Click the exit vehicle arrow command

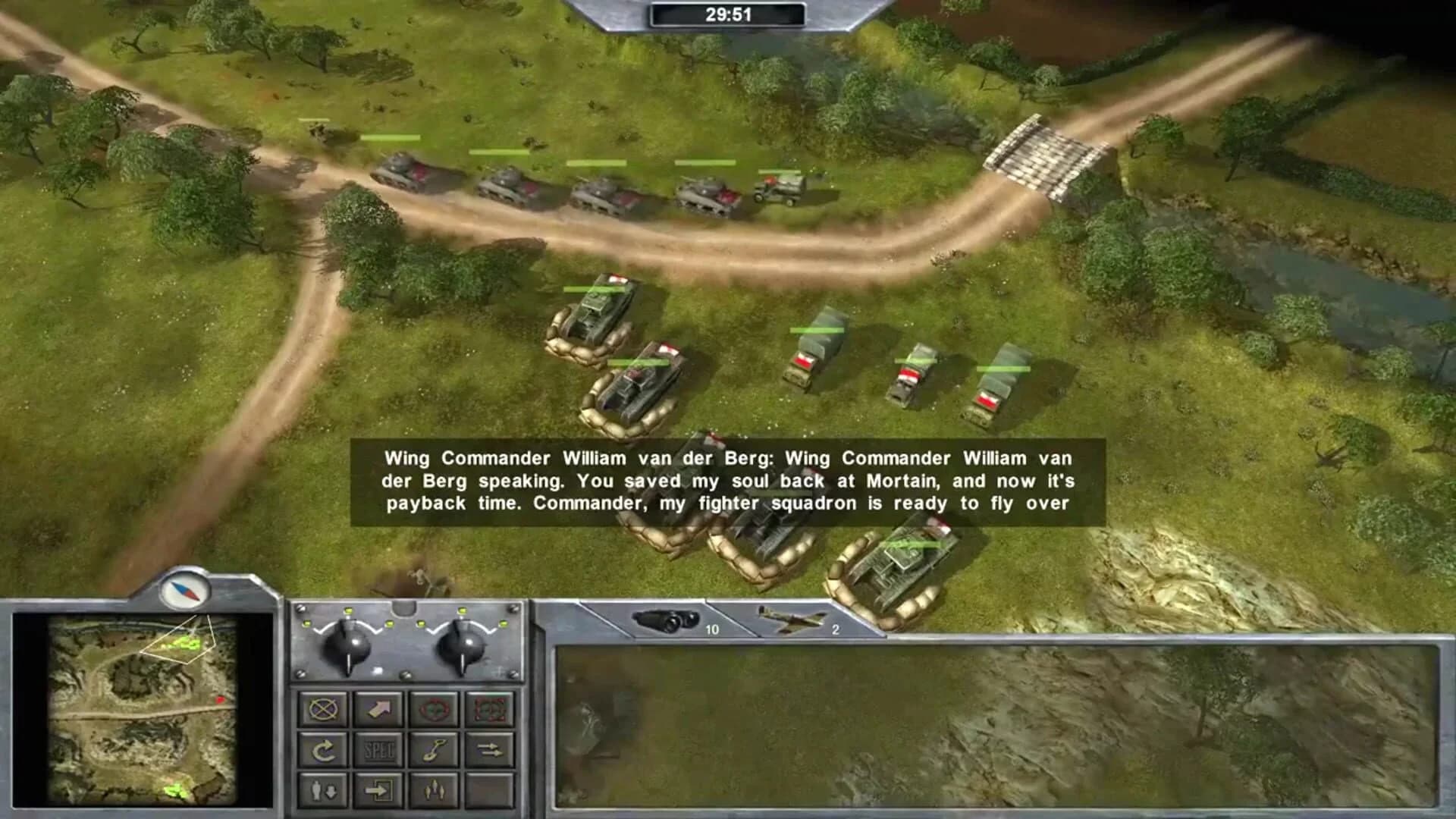(x=379, y=792)
